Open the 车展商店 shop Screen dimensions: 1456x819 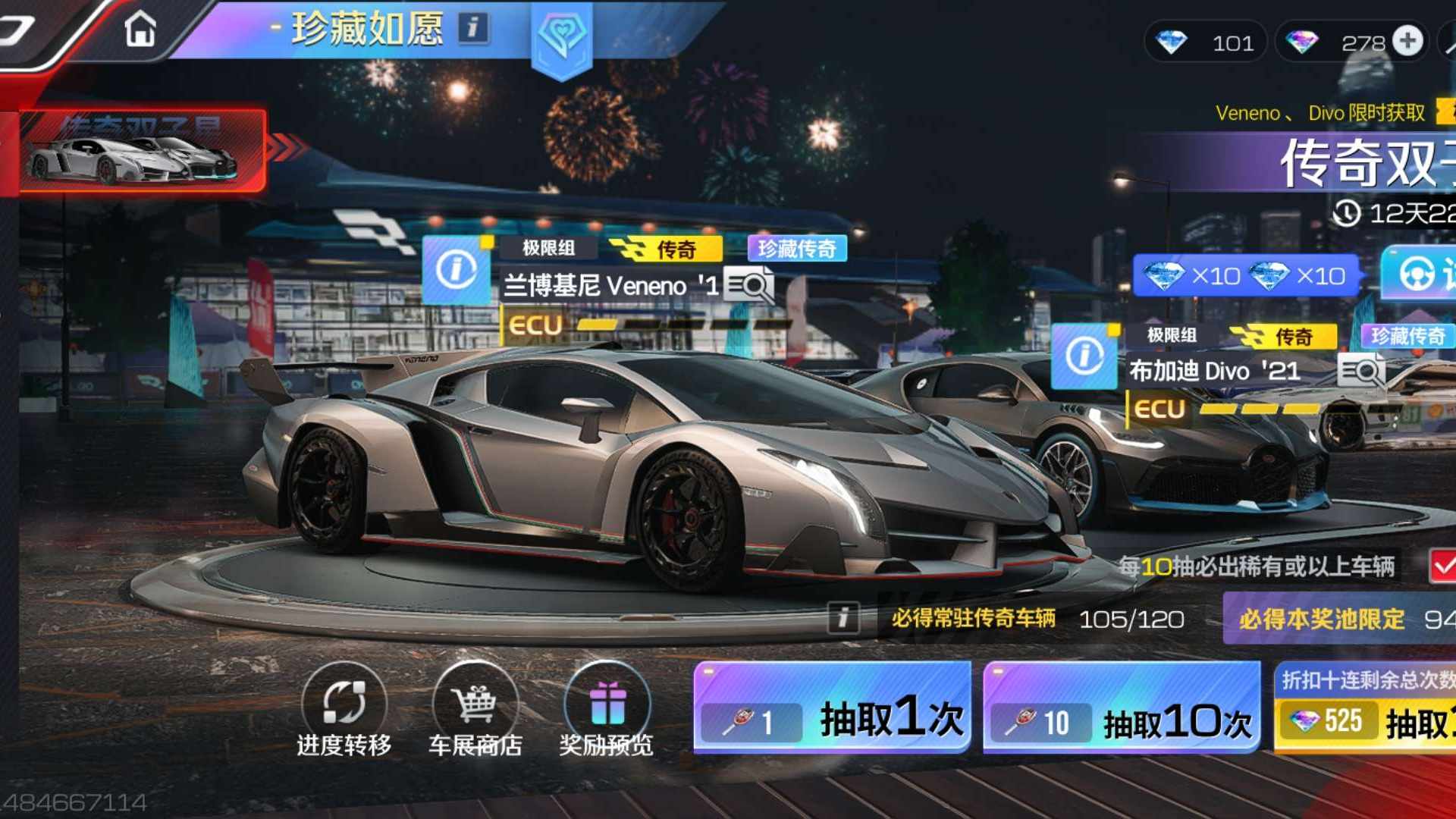point(475,710)
